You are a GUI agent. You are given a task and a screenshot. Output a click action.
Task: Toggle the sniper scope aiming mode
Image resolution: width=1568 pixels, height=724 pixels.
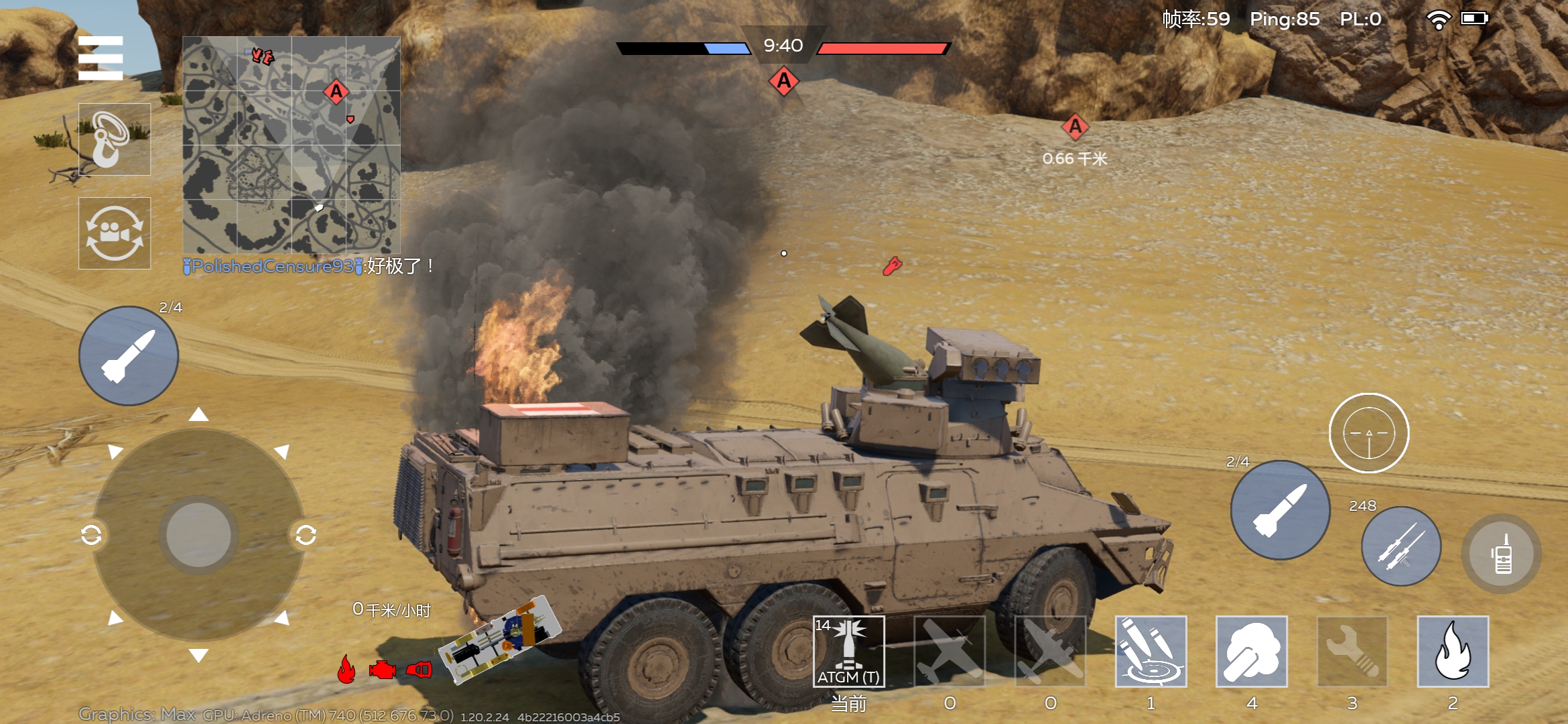coord(1369,433)
